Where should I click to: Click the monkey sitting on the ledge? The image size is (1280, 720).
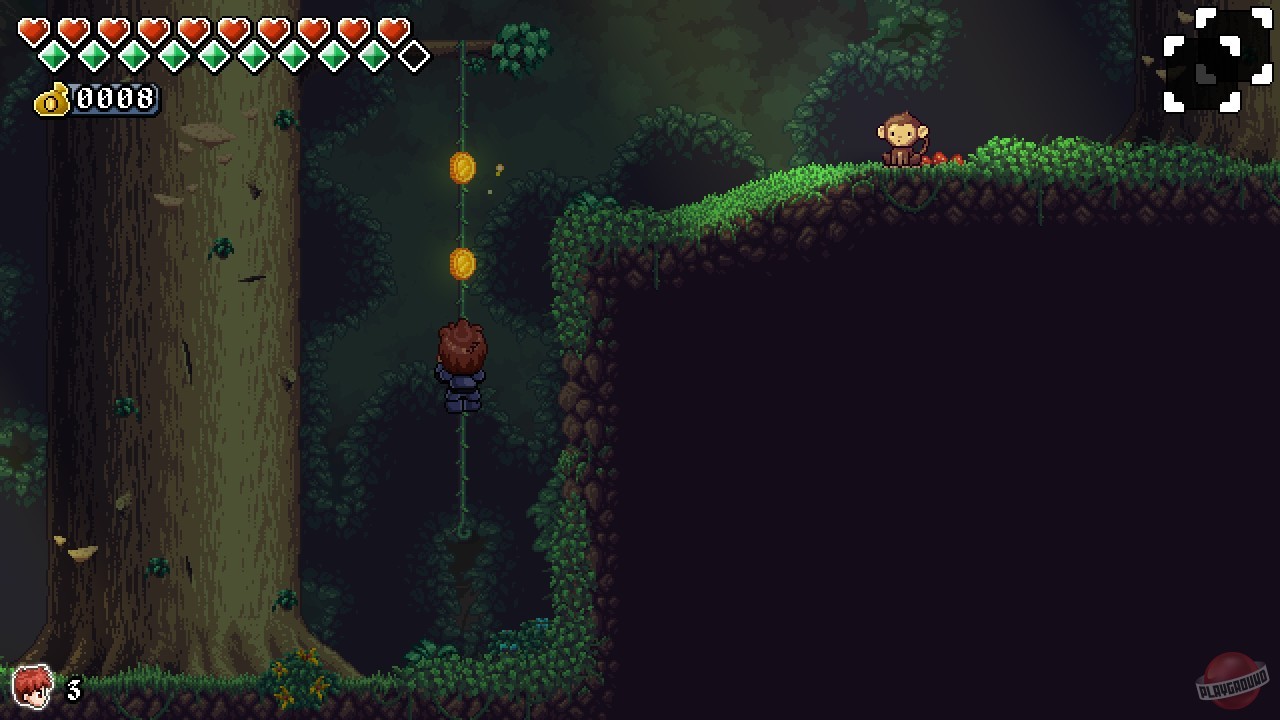(903, 138)
